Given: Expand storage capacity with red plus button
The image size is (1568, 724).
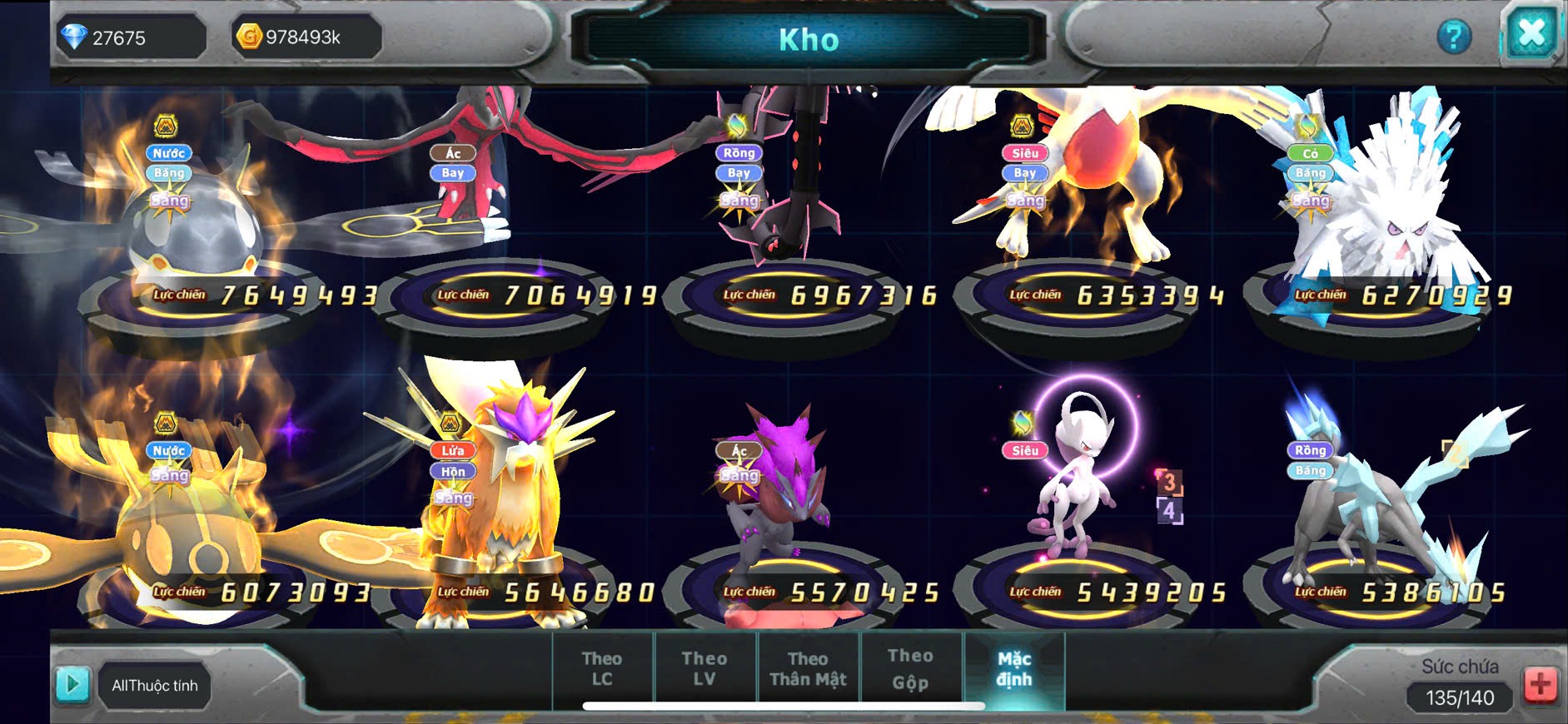Looking at the screenshot, I should 1540,685.
